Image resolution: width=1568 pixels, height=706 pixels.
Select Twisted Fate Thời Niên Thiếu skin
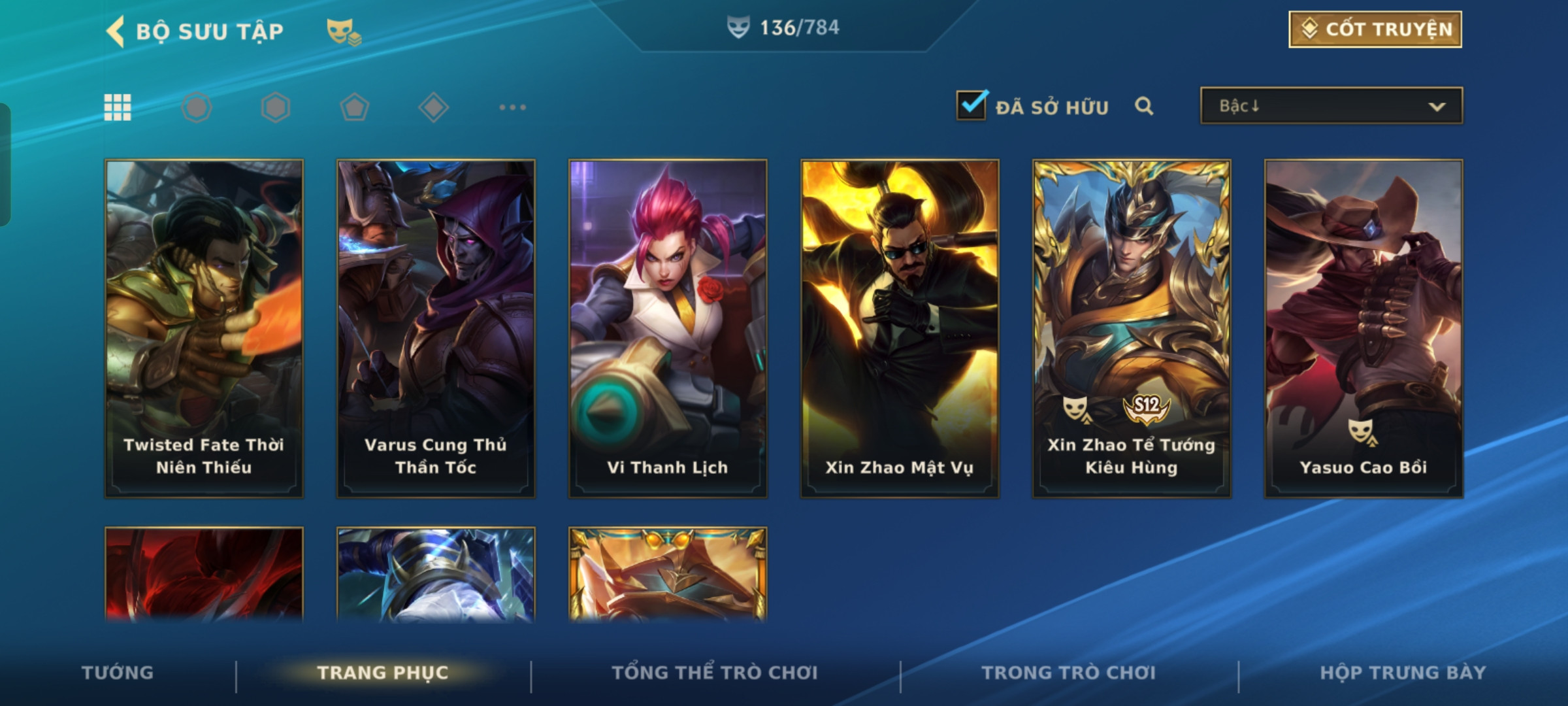coord(204,328)
